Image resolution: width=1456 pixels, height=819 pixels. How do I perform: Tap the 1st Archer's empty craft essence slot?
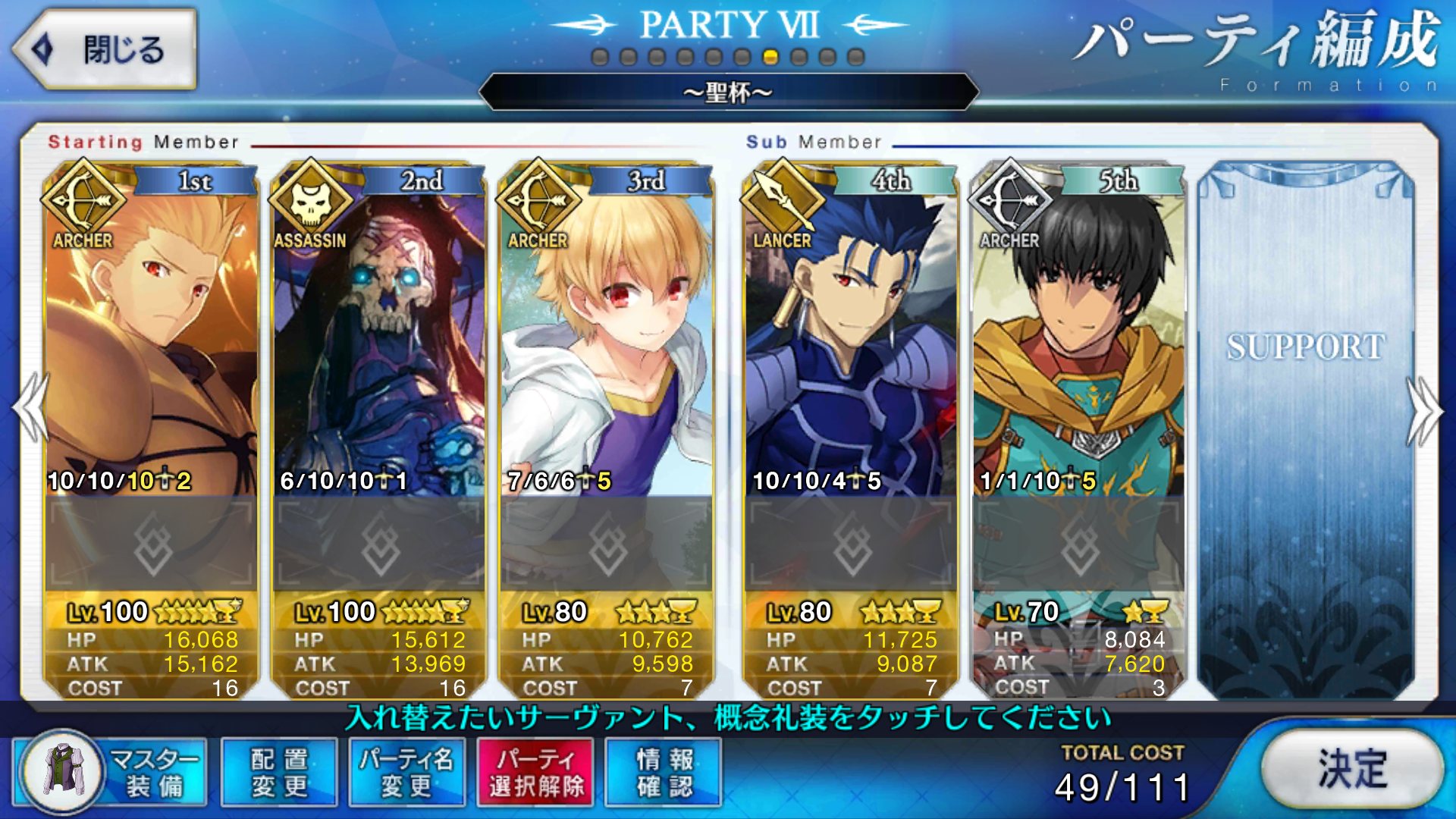click(152, 543)
